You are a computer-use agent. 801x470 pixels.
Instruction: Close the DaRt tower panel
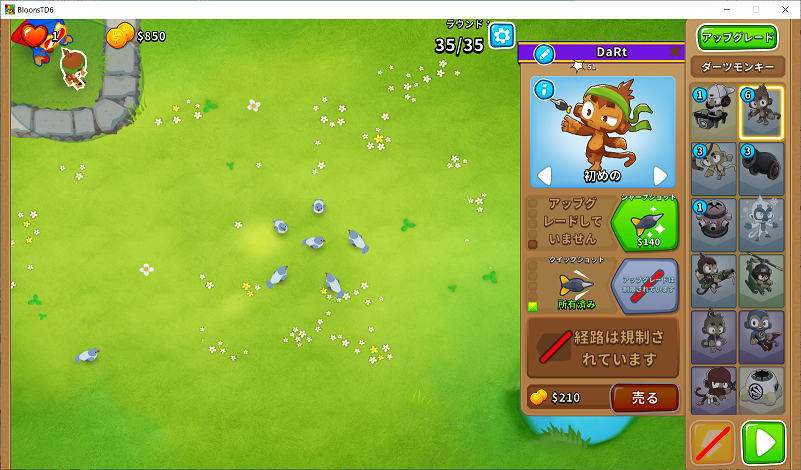click(x=675, y=52)
